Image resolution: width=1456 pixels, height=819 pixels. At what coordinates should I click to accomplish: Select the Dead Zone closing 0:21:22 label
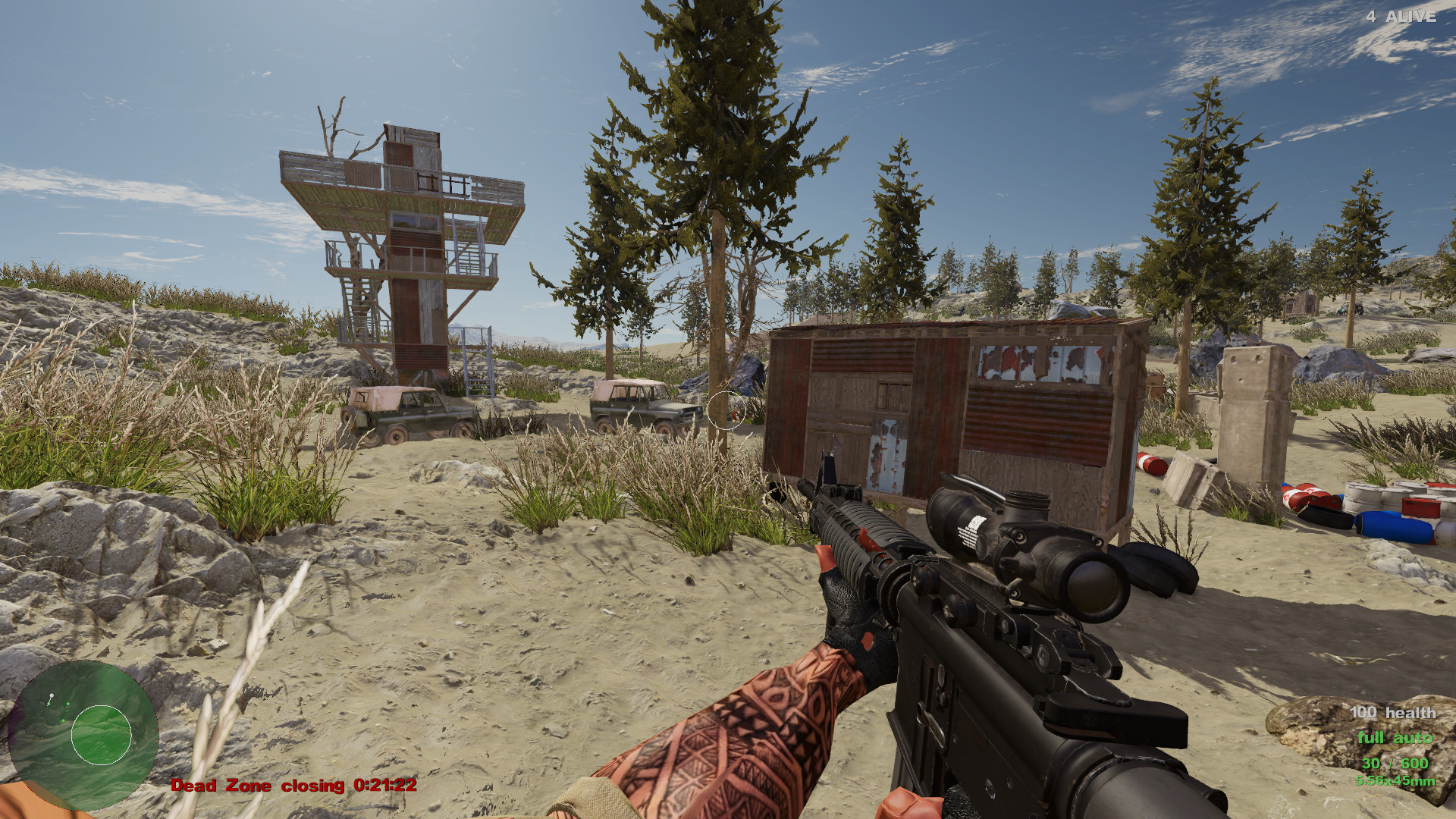(x=292, y=786)
